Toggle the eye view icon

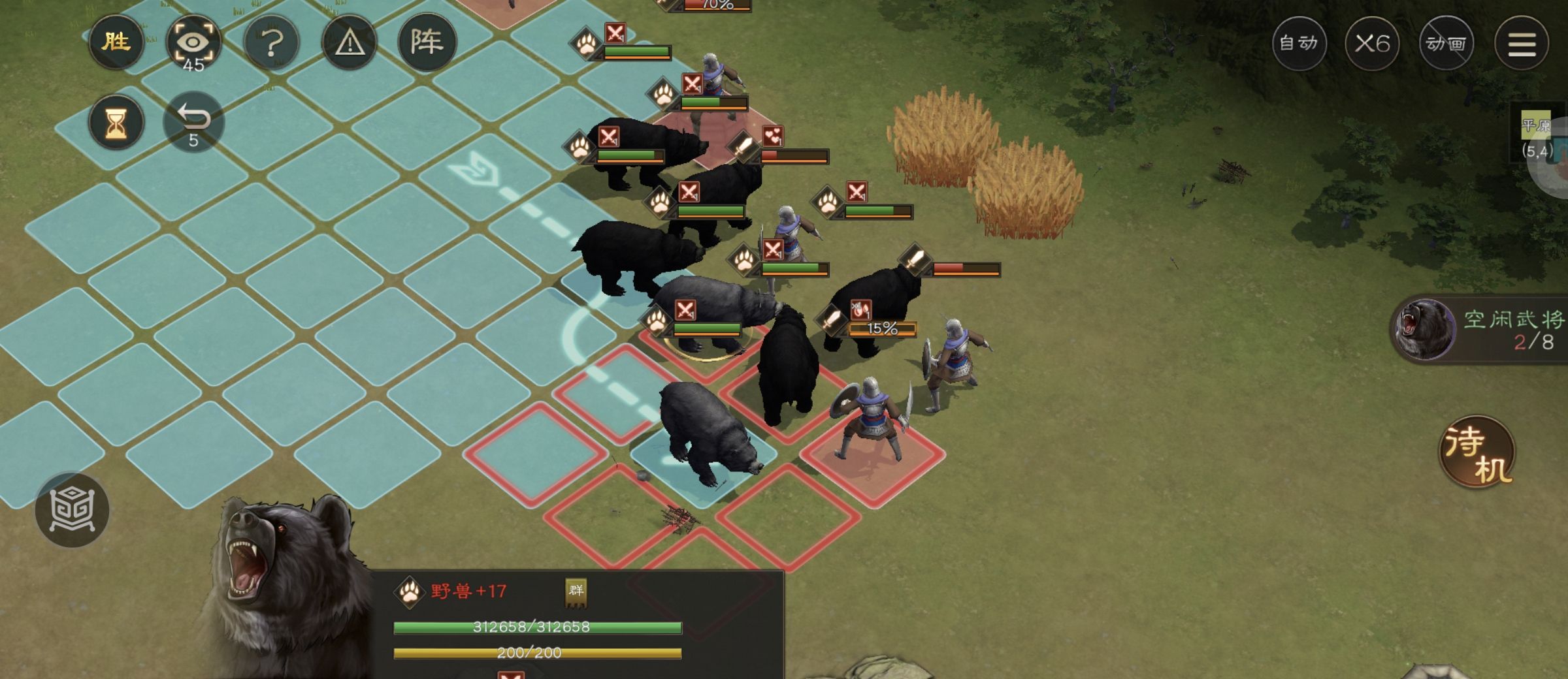(193, 43)
